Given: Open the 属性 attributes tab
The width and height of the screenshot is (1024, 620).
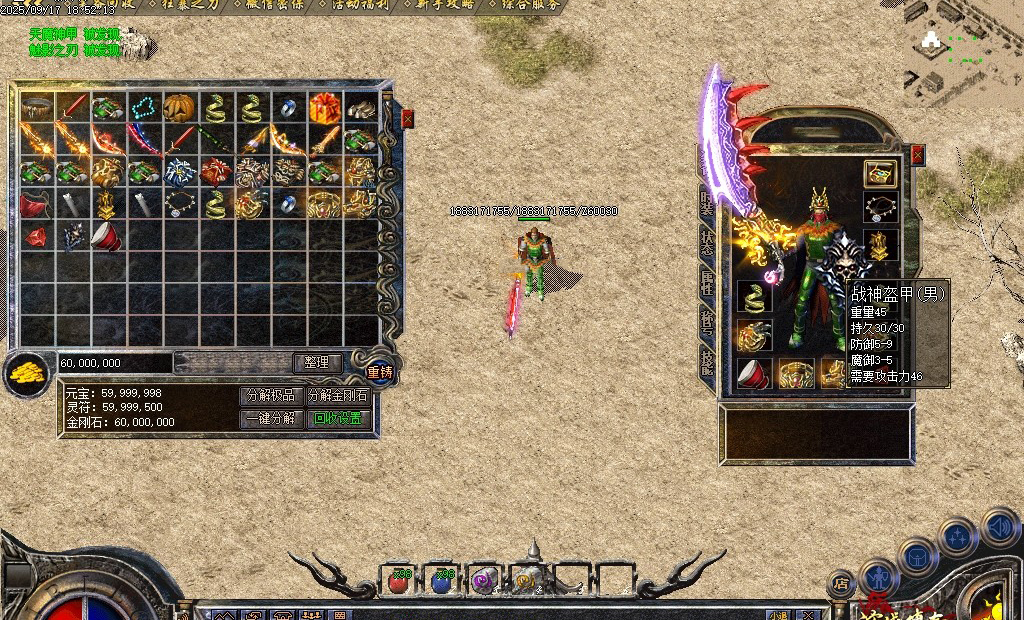Looking at the screenshot, I should (x=707, y=284).
